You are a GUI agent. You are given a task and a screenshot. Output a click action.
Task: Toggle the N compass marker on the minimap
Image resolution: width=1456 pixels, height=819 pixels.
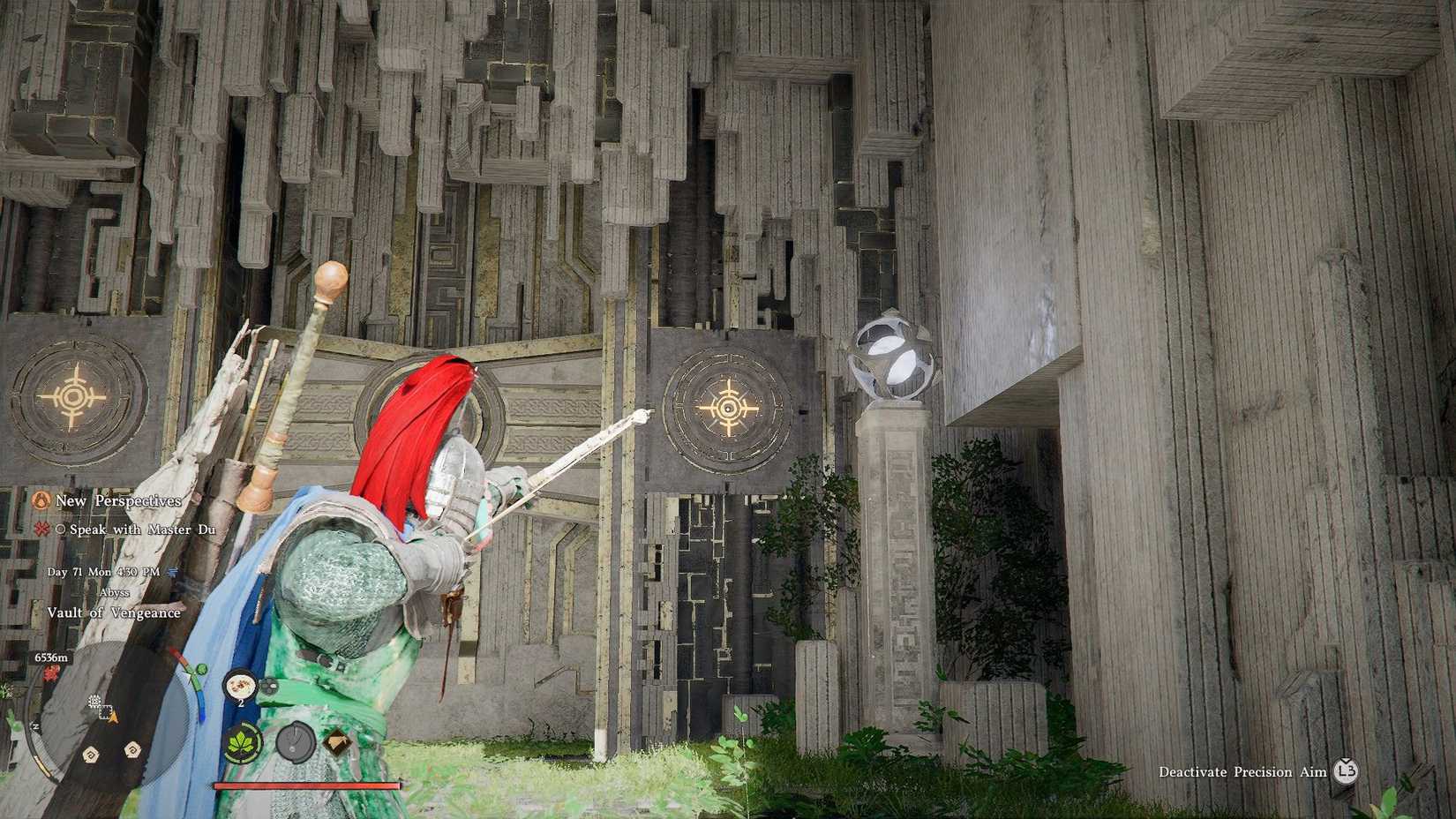35,727
